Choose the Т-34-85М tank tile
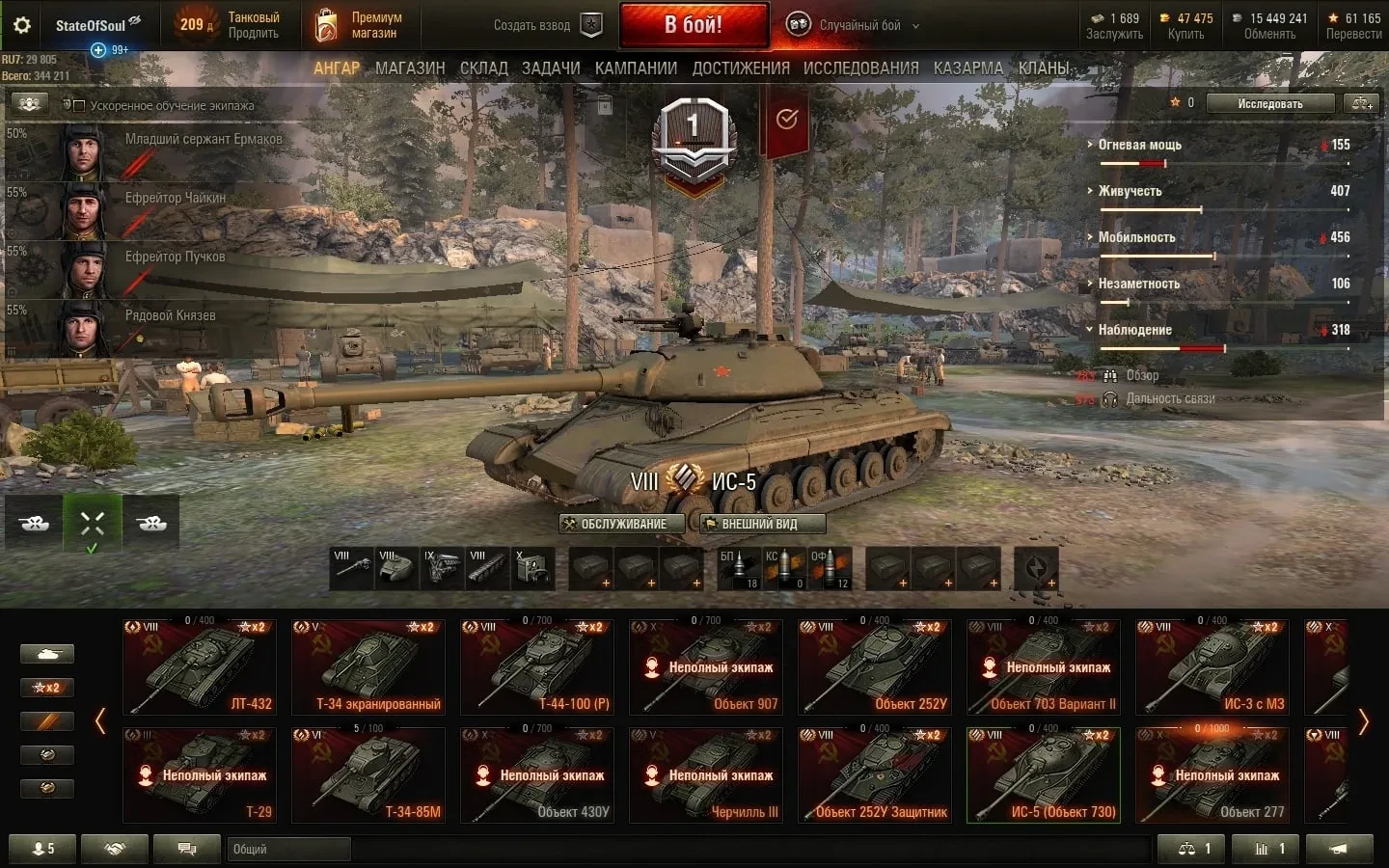 coord(368,775)
